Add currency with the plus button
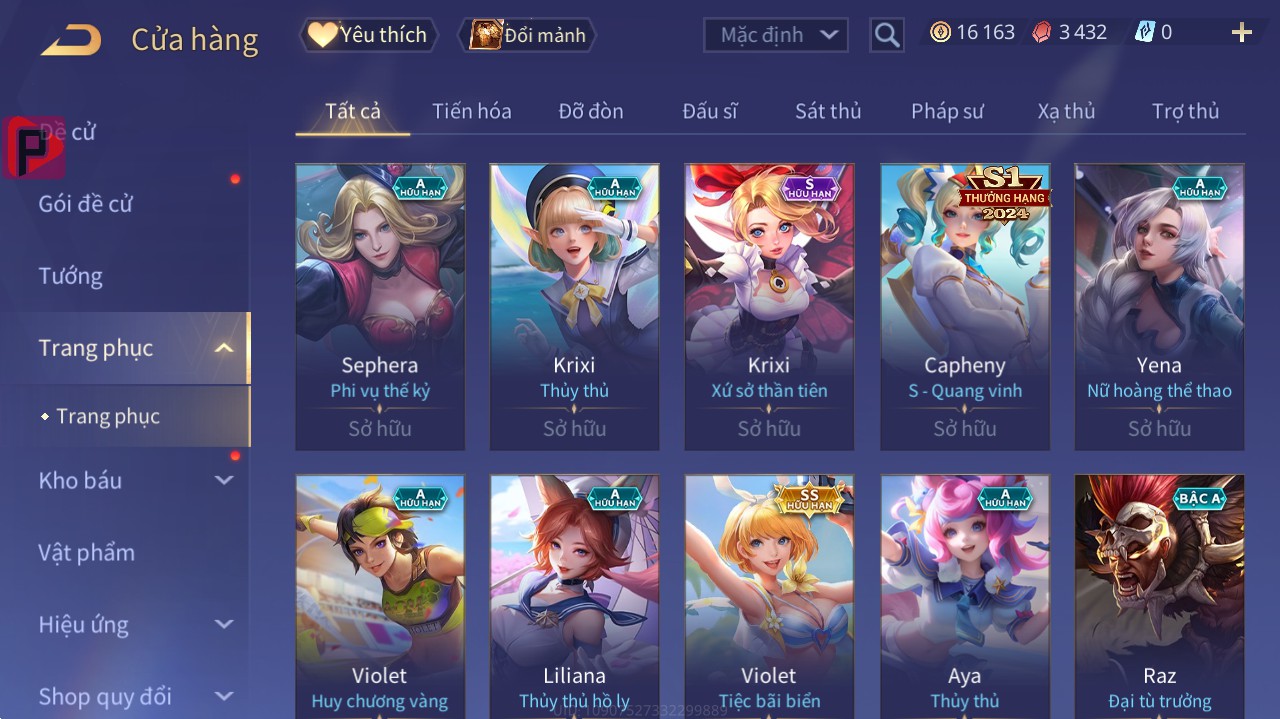 pos(1242,33)
